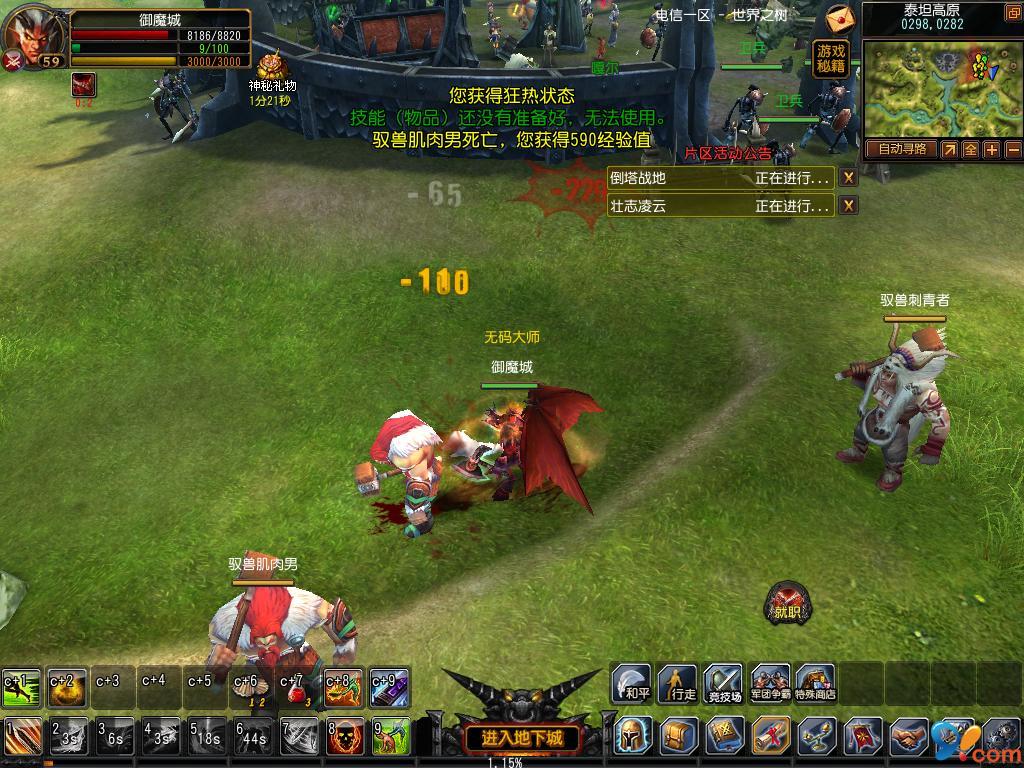Viewport: 1024px width, 768px height.
Task: Claim the 神秘礼物 mystery gift icon
Action: point(271,68)
